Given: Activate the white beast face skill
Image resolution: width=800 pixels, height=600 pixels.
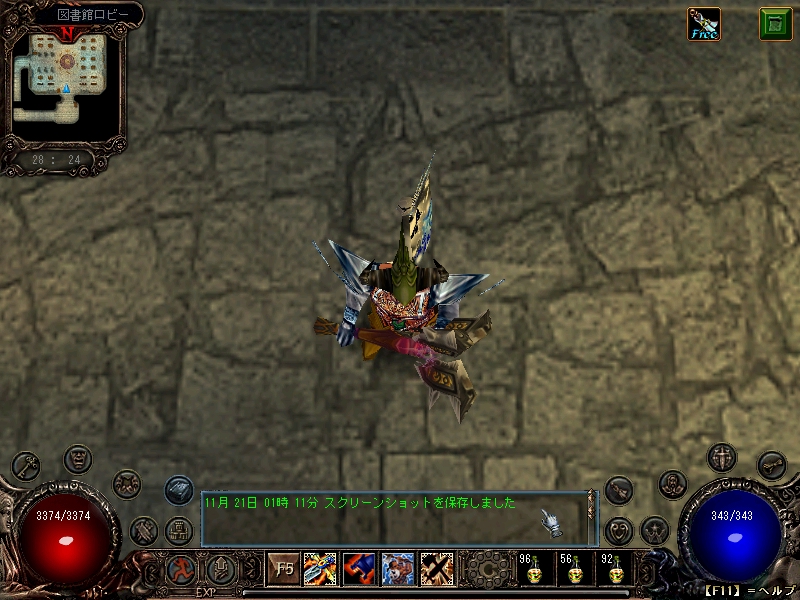Looking at the screenshot, I should point(398,569).
